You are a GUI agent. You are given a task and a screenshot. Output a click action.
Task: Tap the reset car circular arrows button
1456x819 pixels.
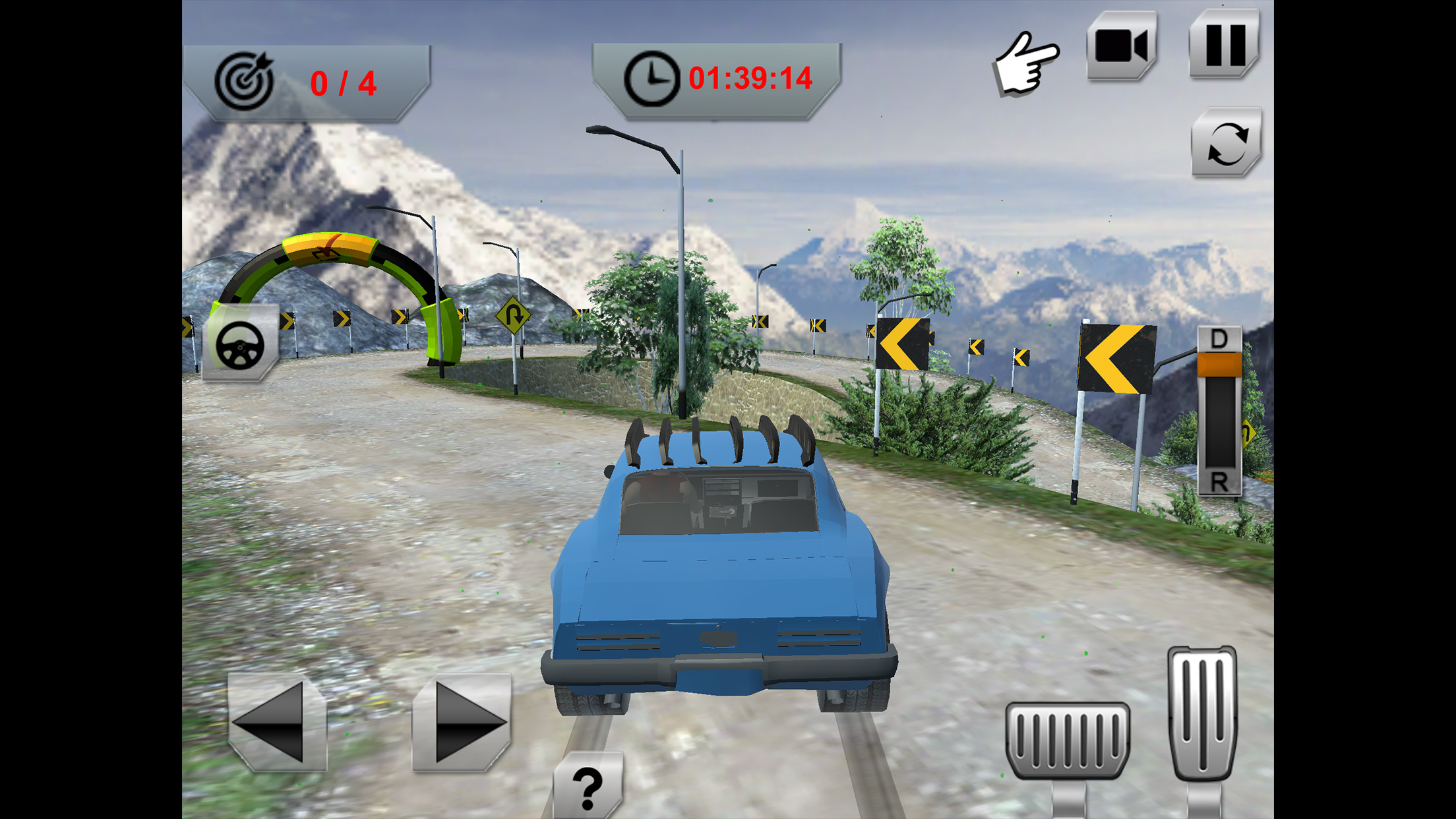pyautogui.click(x=1227, y=142)
